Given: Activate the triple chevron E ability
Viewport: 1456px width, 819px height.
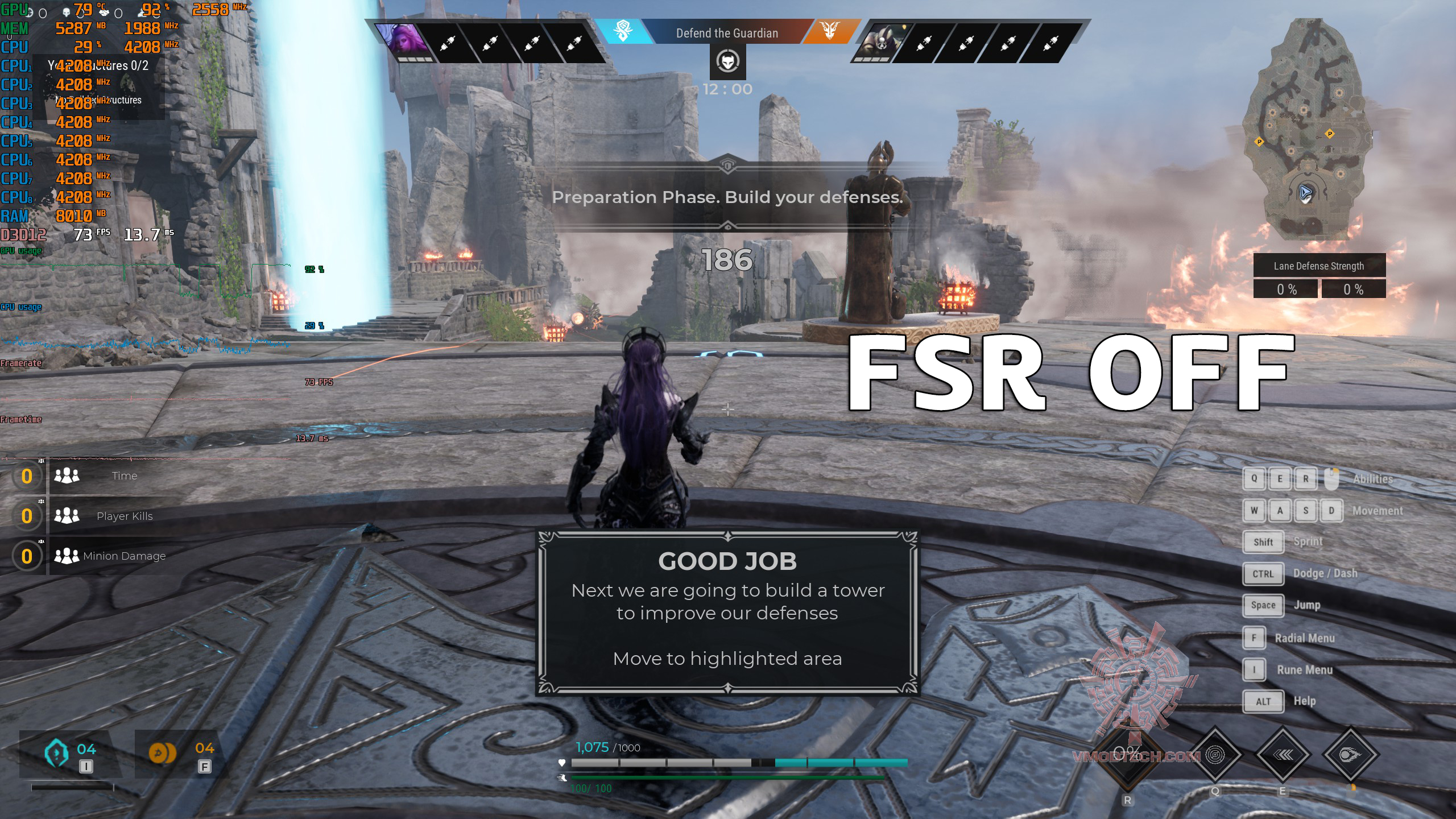Looking at the screenshot, I should tap(1283, 755).
